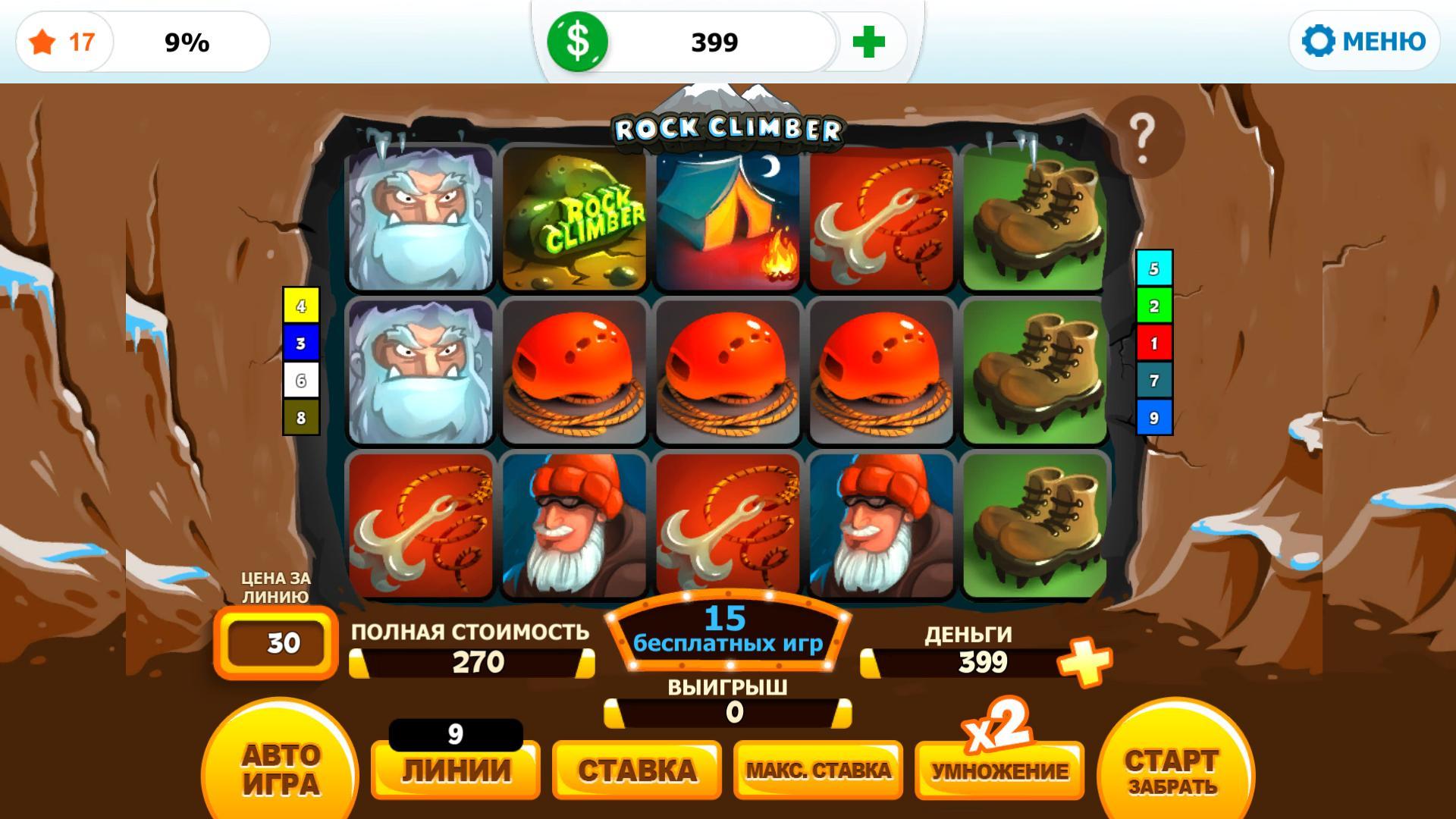Screen dimensions: 1456x819
Task: Adjust the bet with СТАВКА button
Action: [636, 770]
